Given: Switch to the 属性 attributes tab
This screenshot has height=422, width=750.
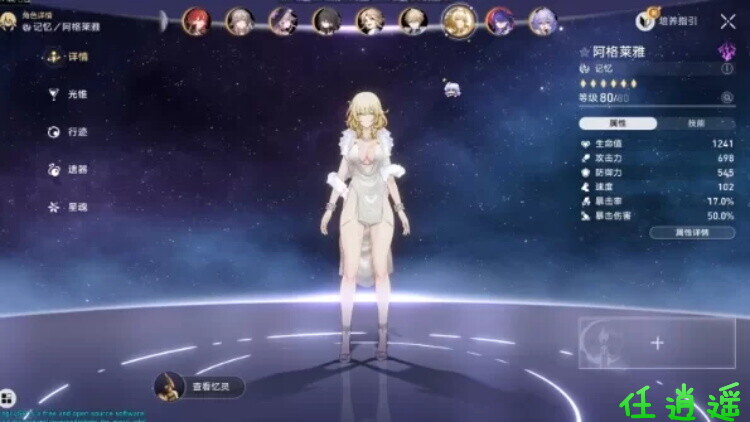Looking at the screenshot, I should [x=618, y=123].
